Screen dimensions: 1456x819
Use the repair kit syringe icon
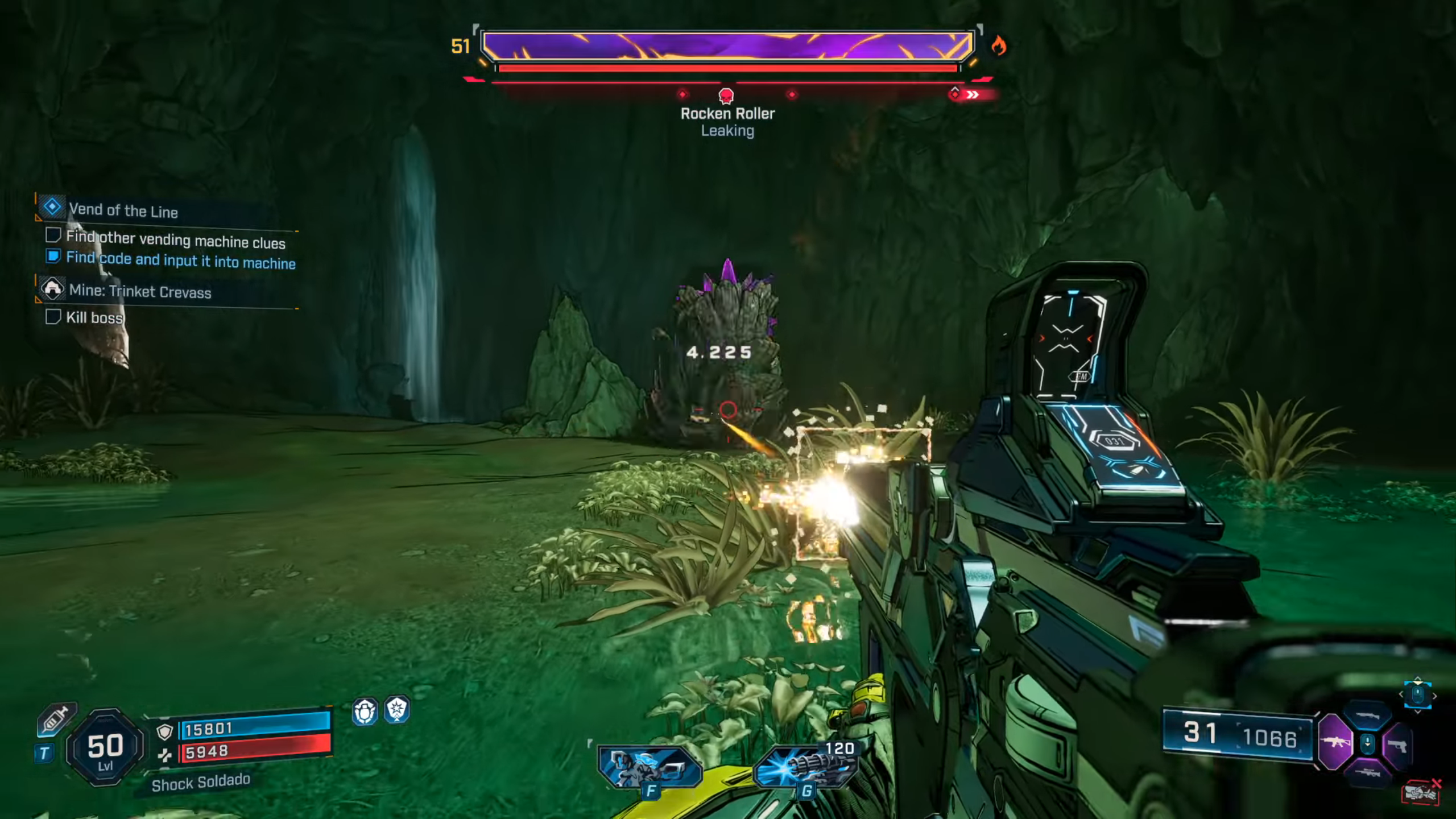(56, 720)
